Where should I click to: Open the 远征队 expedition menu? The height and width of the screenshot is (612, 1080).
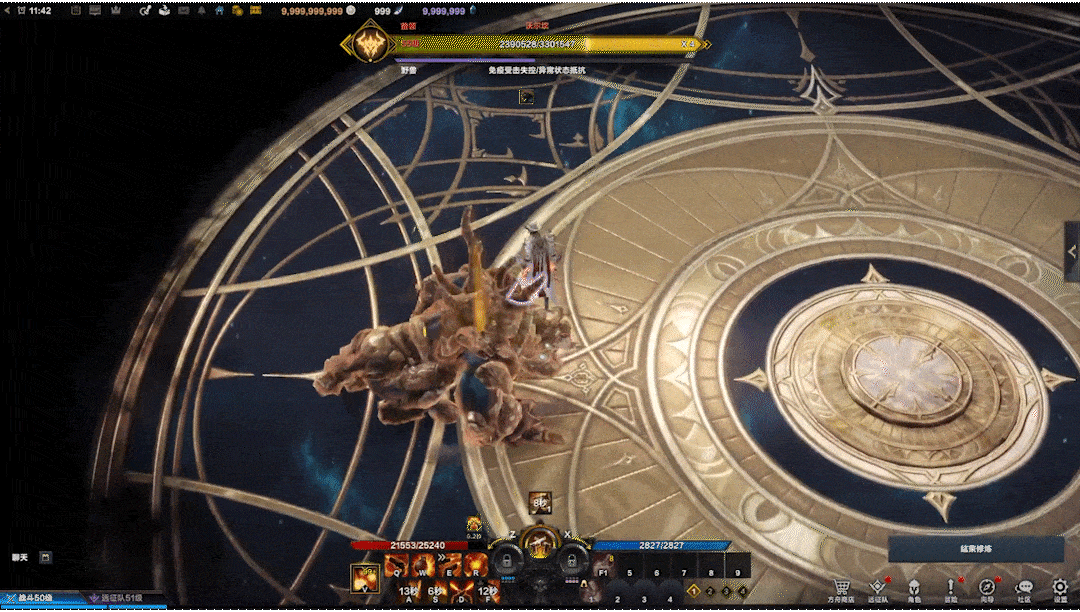coord(877,587)
